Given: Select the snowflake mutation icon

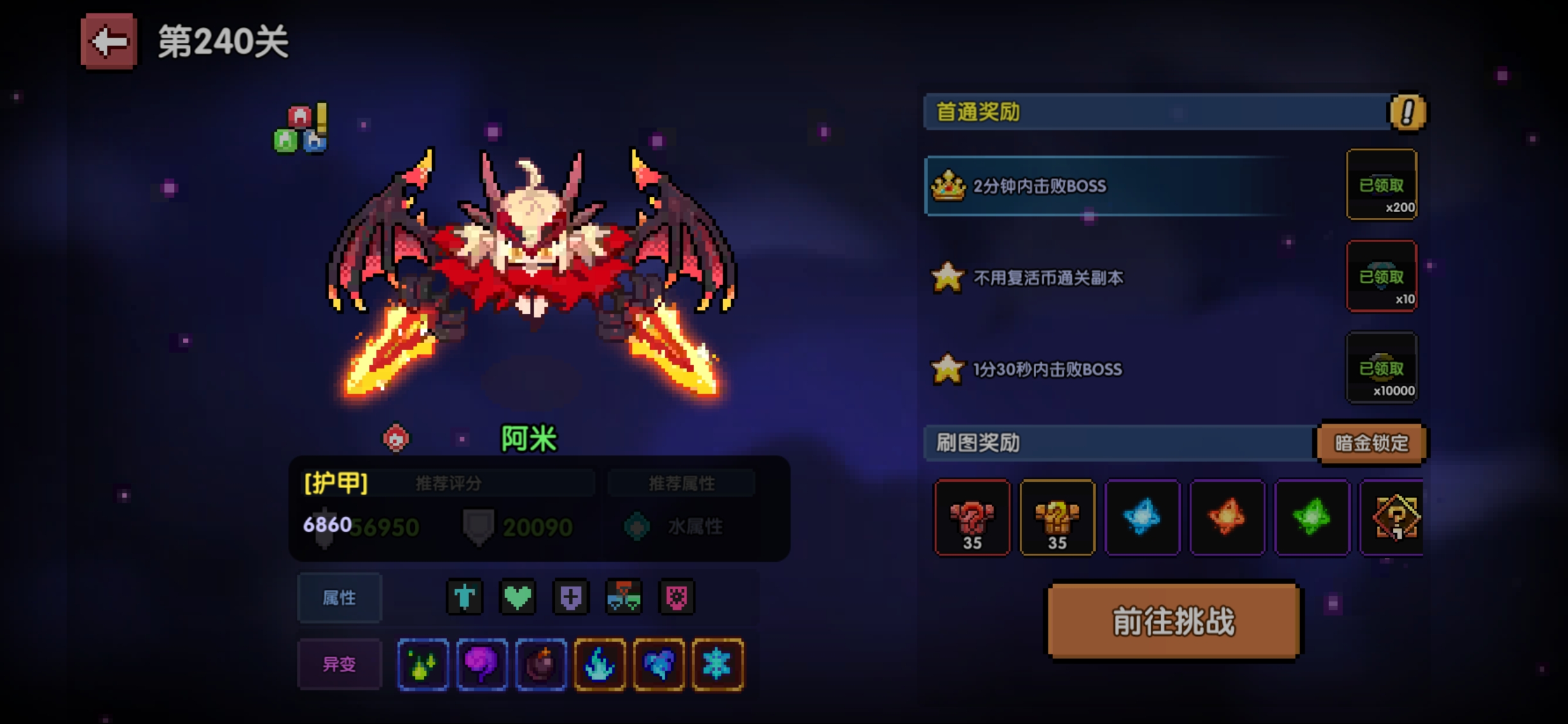Looking at the screenshot, I should tap(717, 665).
